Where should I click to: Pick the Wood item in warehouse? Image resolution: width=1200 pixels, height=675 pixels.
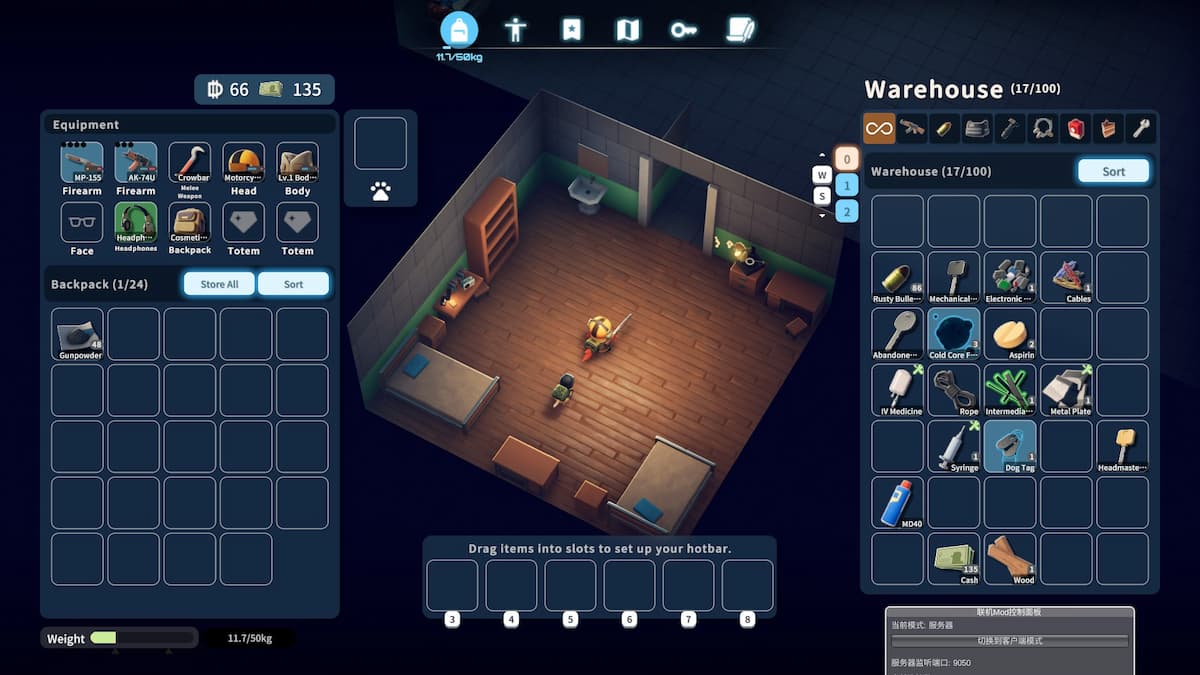tap(1009, 558)
